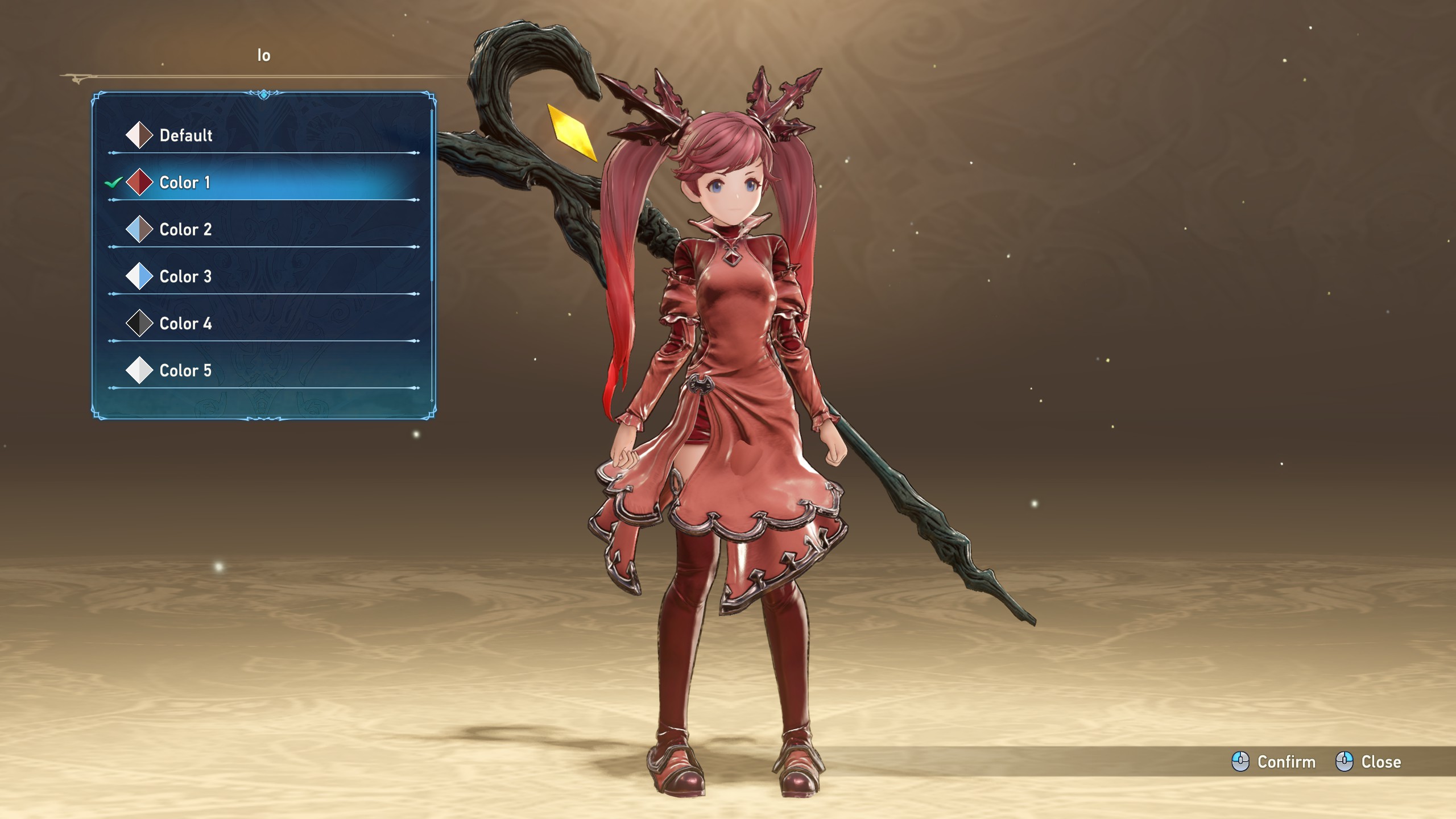Select the Color 4 dark palette
The width and height of the screenshot is (1456, 819).
(x=185, y=324)
